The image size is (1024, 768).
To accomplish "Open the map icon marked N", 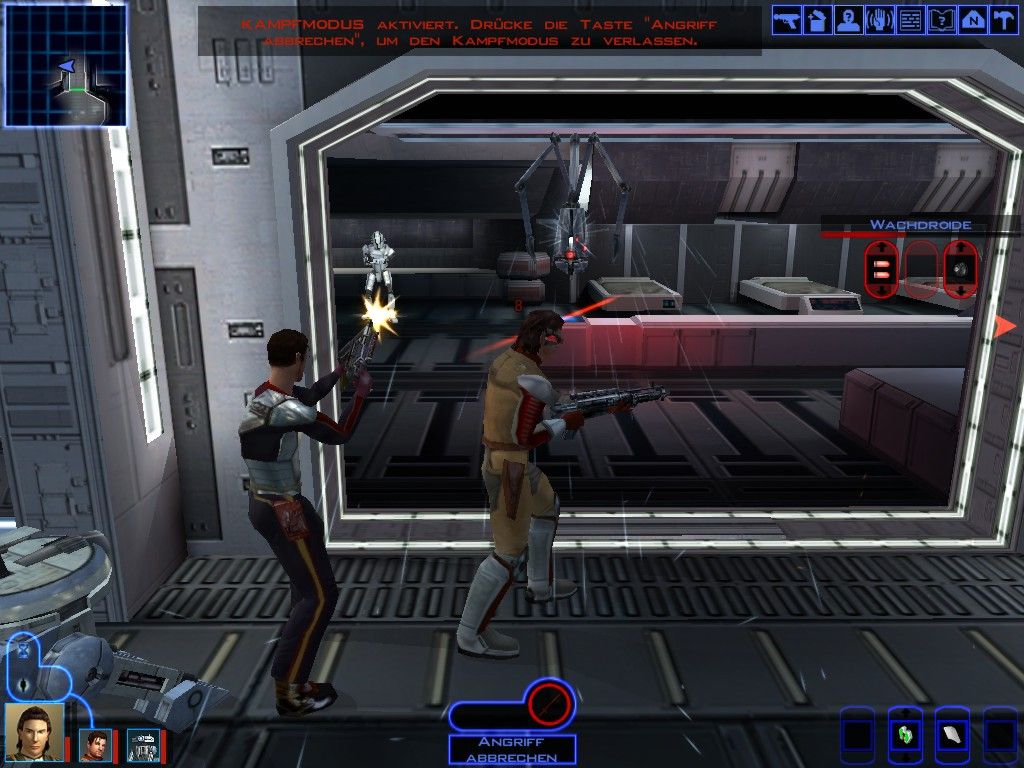I will [971, 21].
